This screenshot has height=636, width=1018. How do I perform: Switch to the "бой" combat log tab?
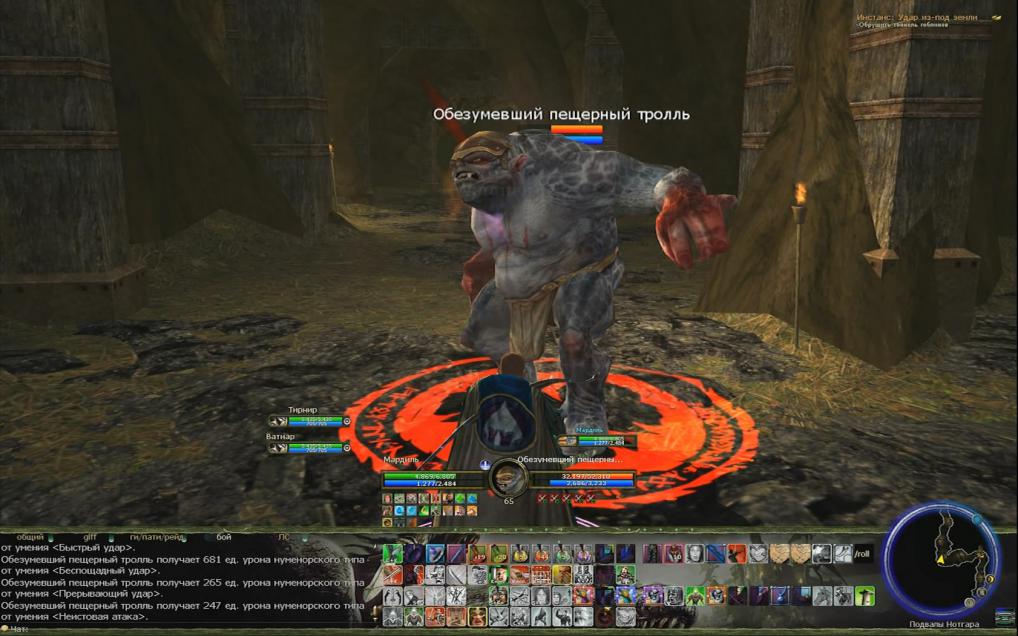point(224,537)
